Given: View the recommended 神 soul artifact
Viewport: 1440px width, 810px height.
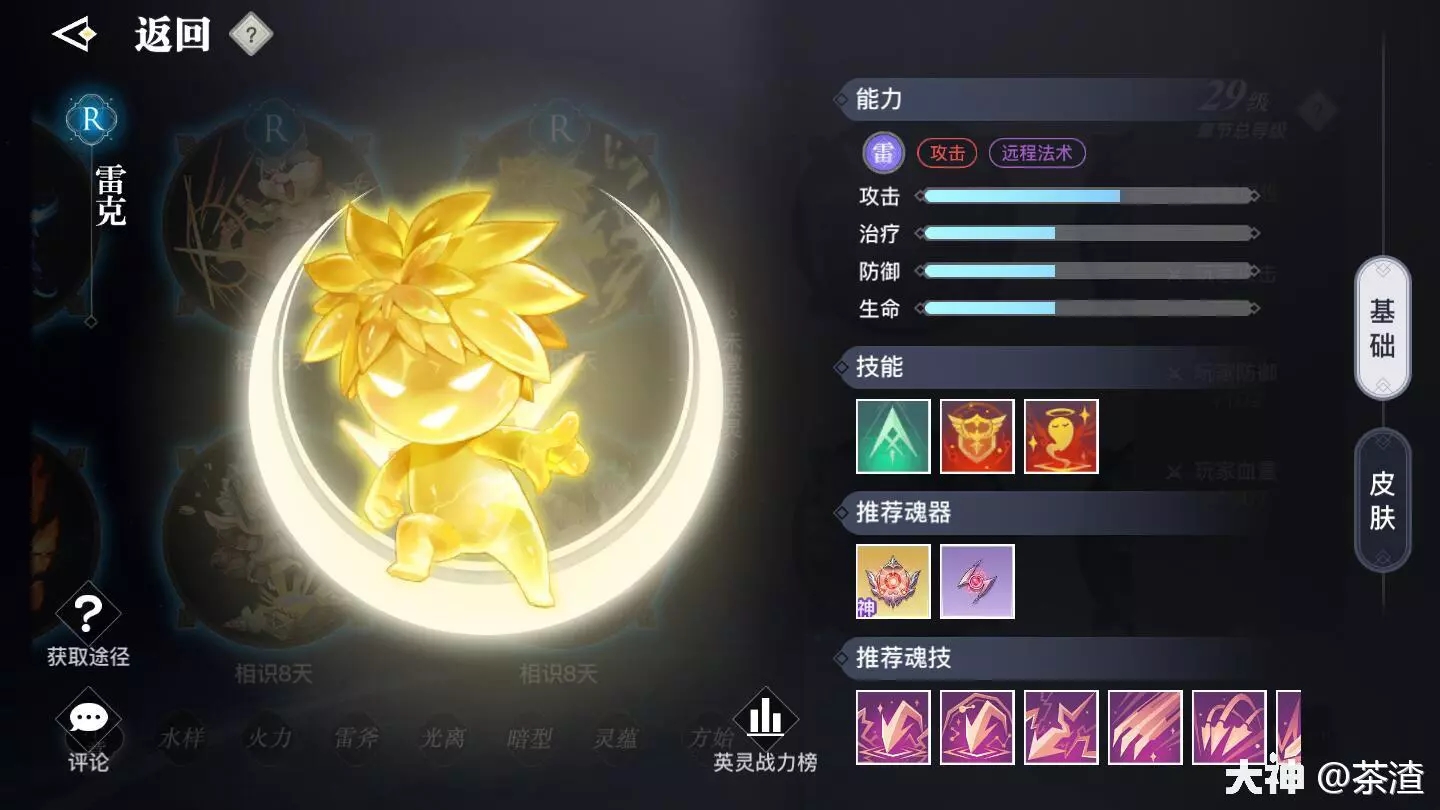Looking at the screenshot, I should (893, 581).
